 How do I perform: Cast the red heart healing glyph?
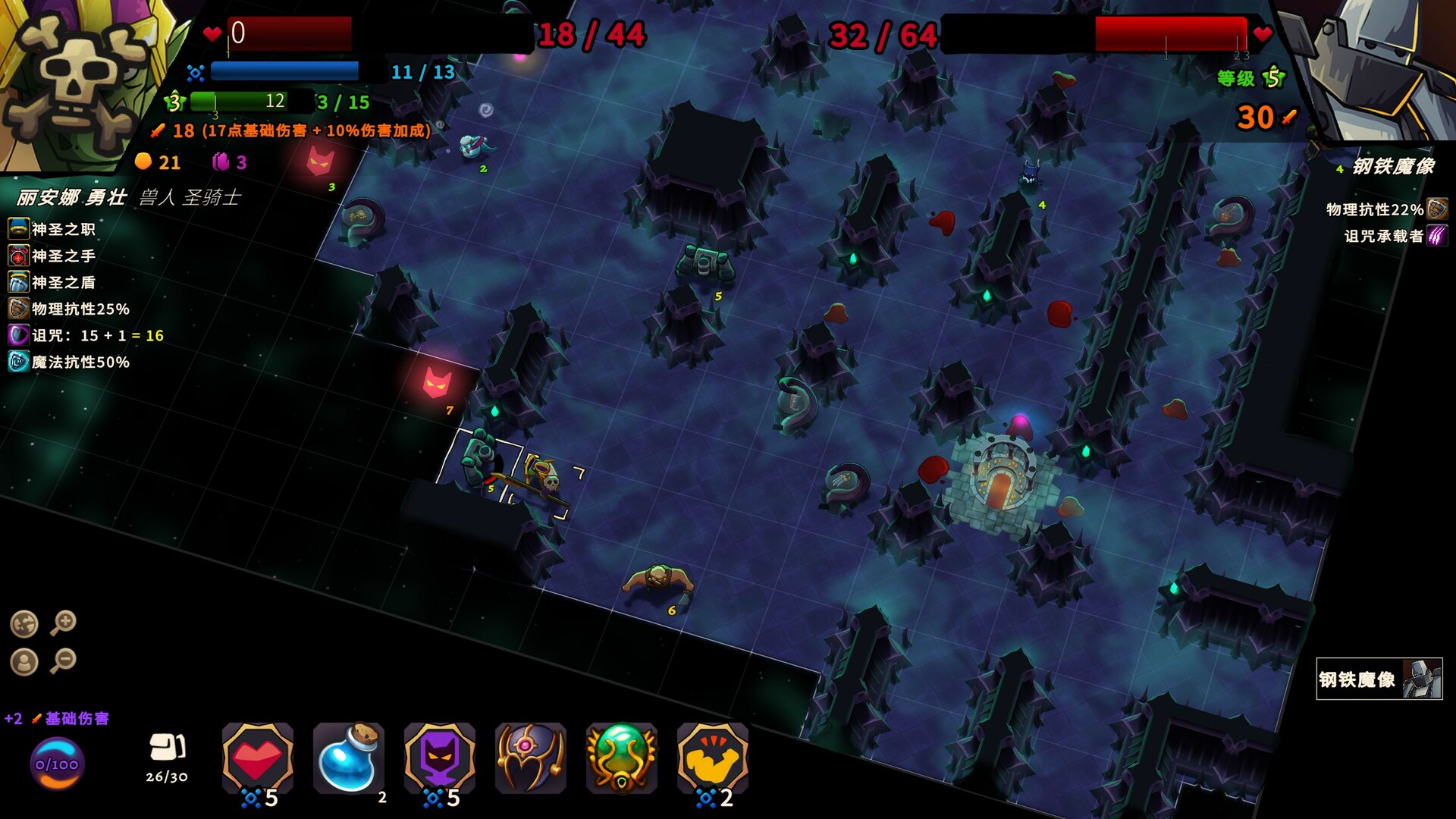point(257,758)
